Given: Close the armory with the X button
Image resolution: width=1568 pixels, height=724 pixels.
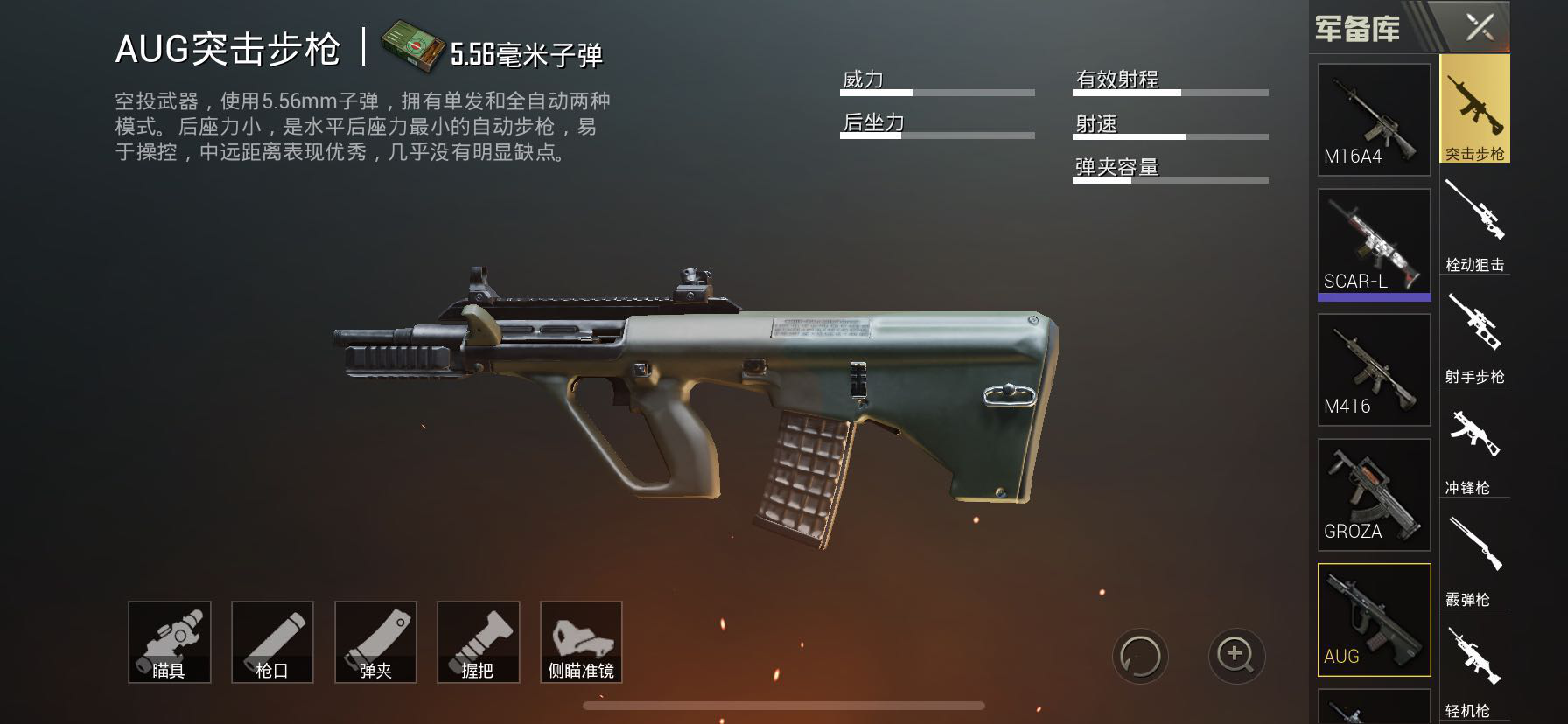Looking at the screenshot, I should tap(1480, 28).
